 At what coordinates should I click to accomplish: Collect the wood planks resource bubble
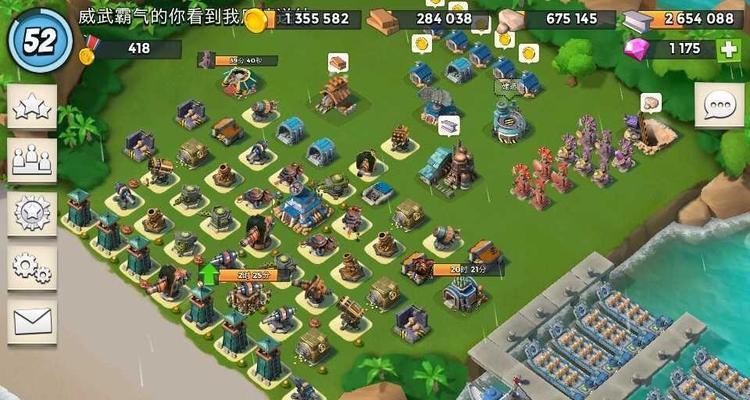[x=337, y=62]
